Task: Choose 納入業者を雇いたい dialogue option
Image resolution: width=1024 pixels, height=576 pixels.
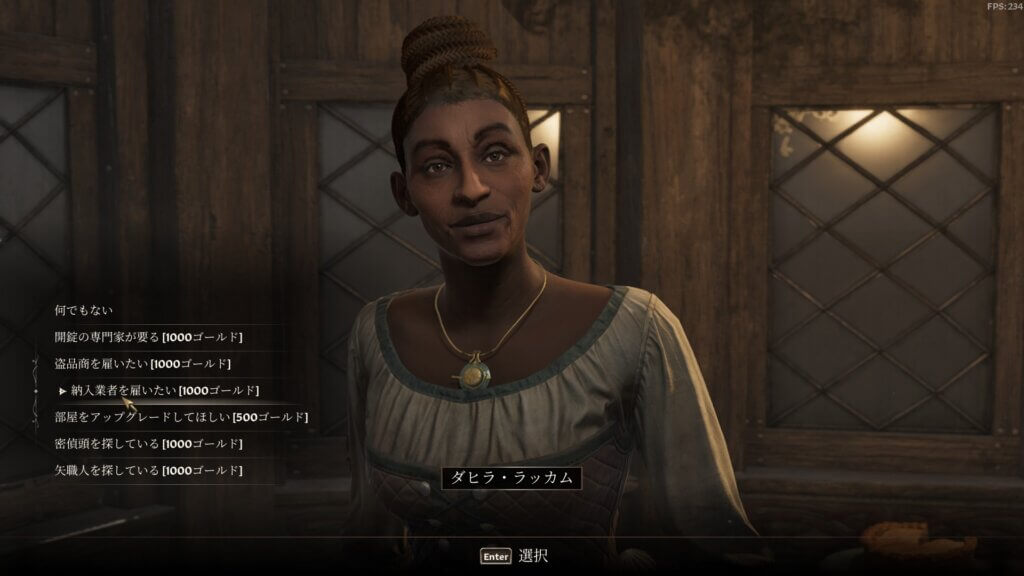Action: coord(164,390)
